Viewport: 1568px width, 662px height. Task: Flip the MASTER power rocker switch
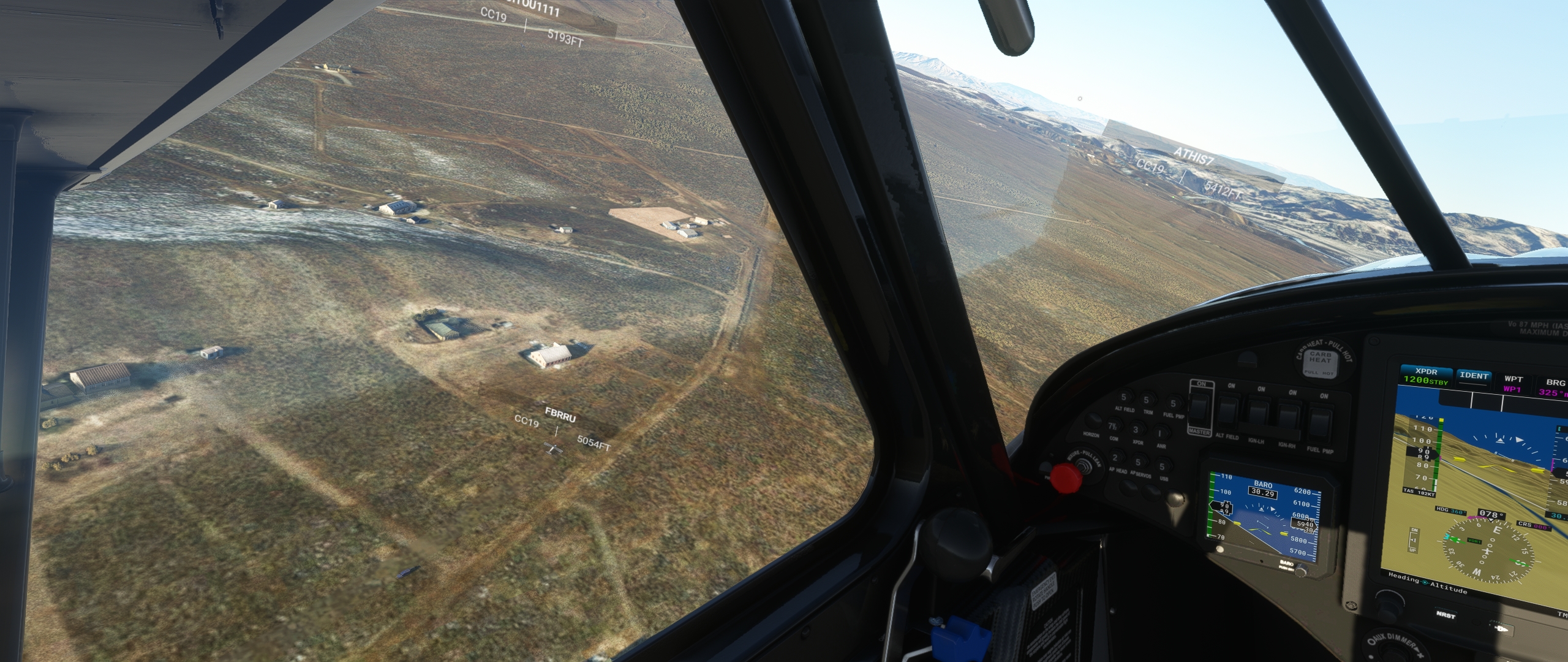tap(1199, 409)
